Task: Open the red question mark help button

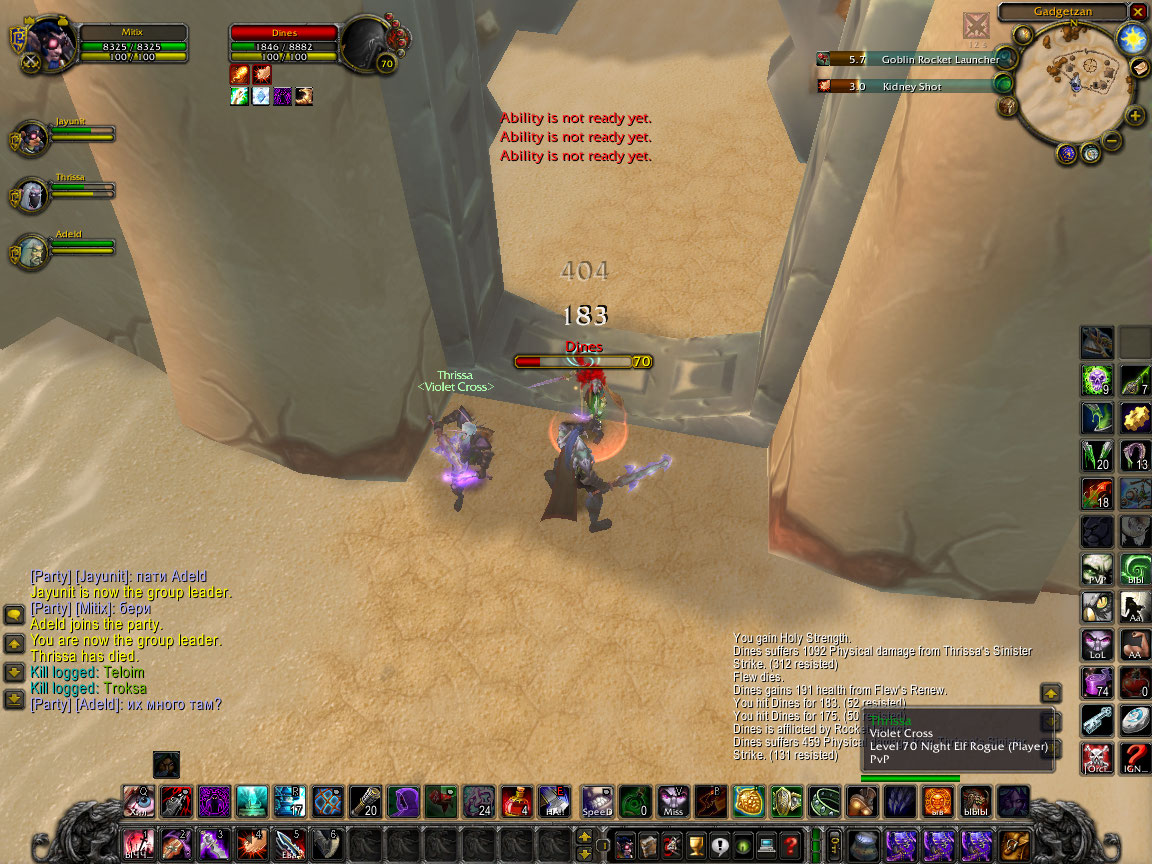Action: pos(790,844)
